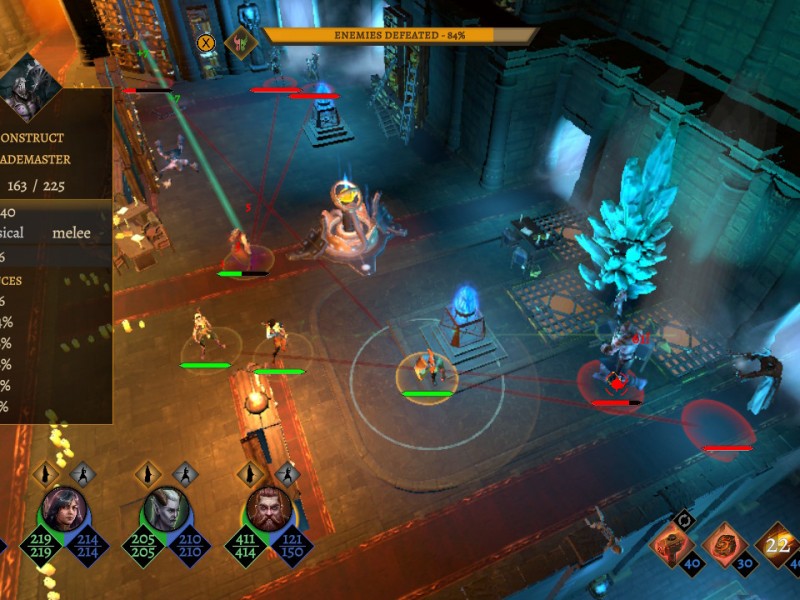Image resolution: width=800 pixels, height=600 pixels.
Task: Click the circular-arrows swap icon above the hammer
Action: click(685, 518)
